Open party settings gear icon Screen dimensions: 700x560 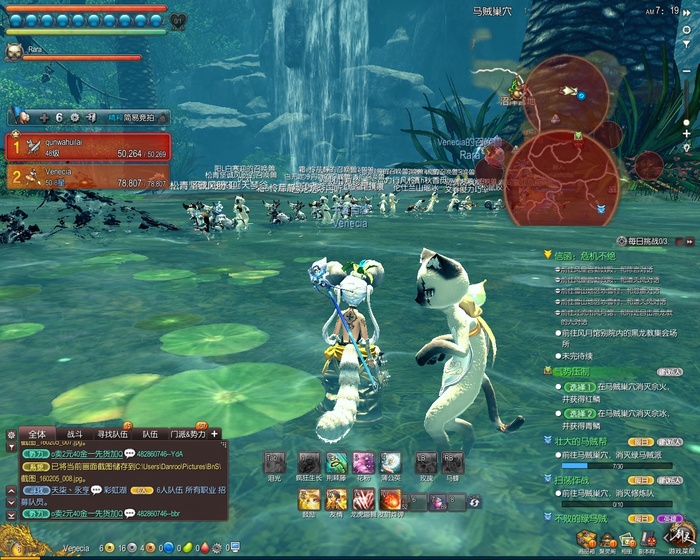click(74, 117)
